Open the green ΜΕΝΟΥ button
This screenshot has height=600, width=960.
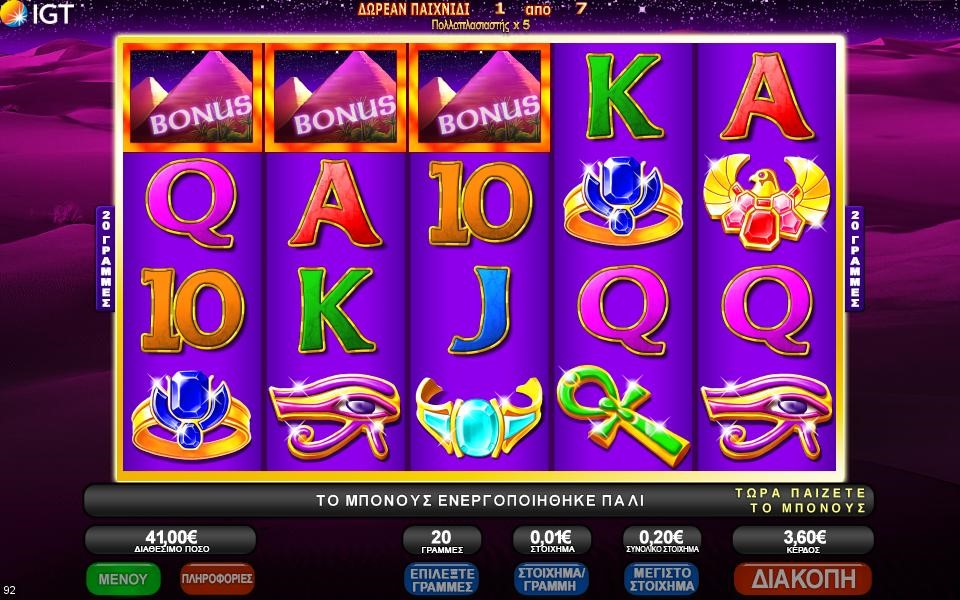pos(123,578)
